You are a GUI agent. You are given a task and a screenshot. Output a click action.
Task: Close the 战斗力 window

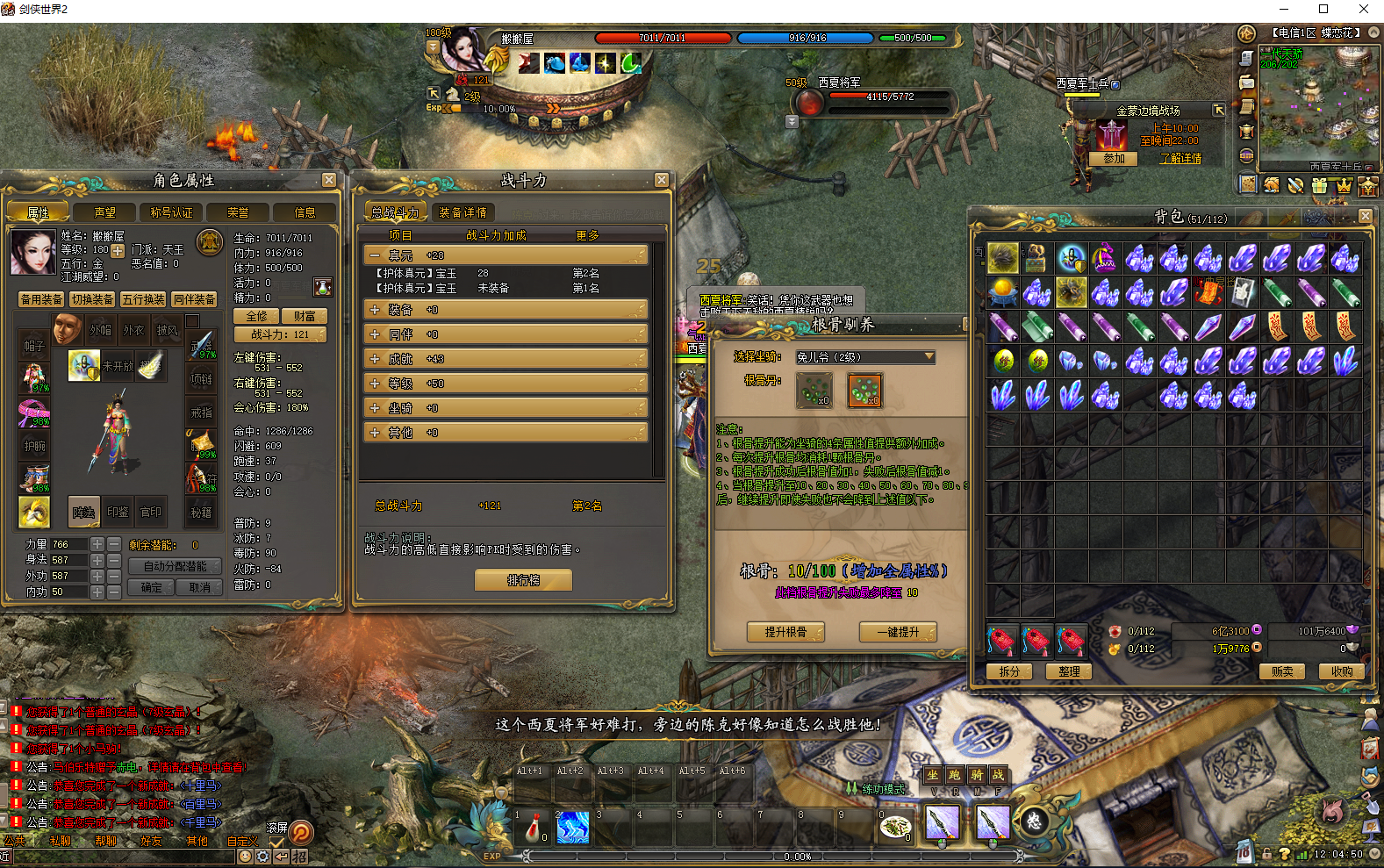click(662, 180)
